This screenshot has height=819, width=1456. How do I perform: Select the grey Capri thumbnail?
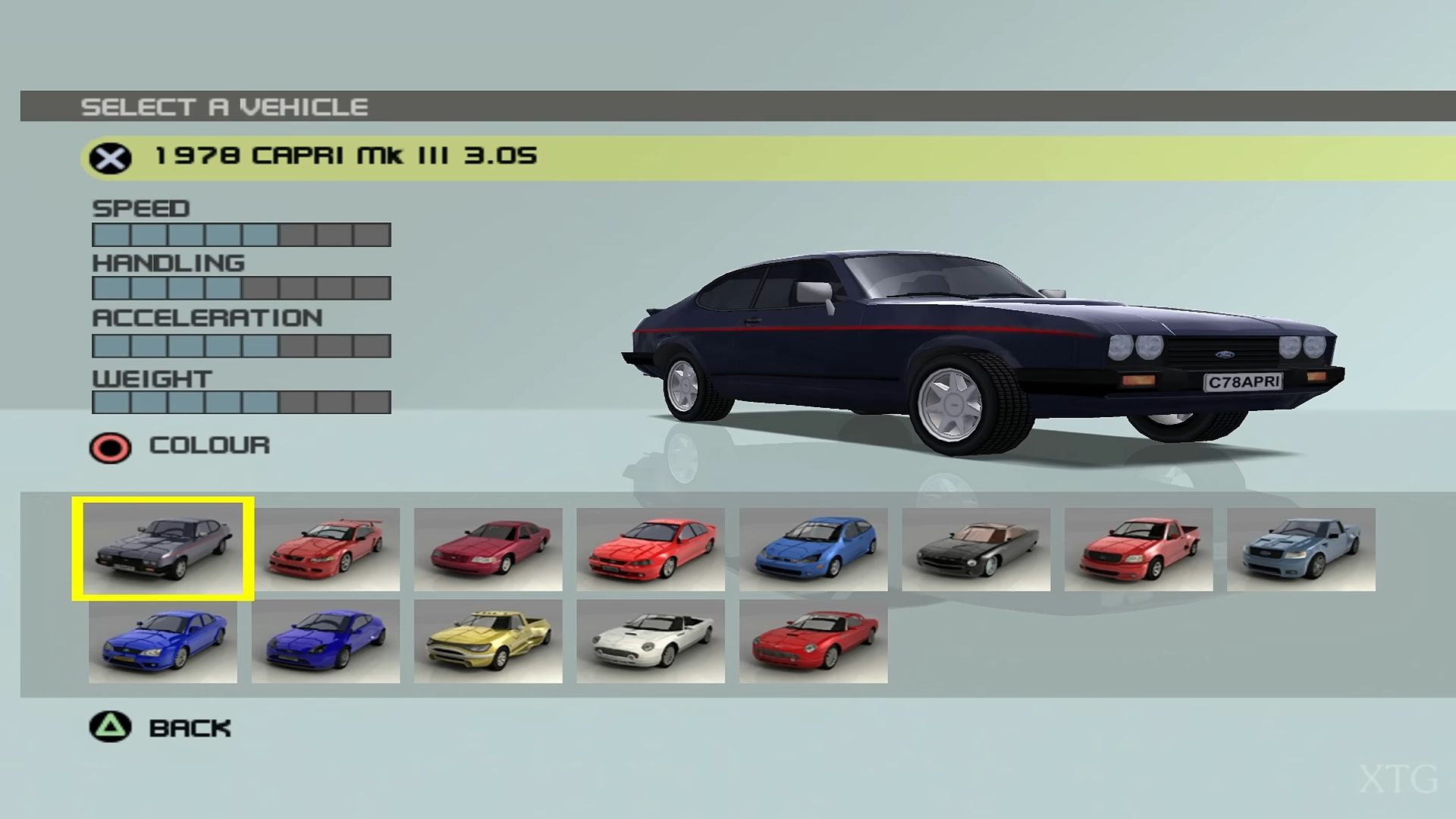(163, 549)
